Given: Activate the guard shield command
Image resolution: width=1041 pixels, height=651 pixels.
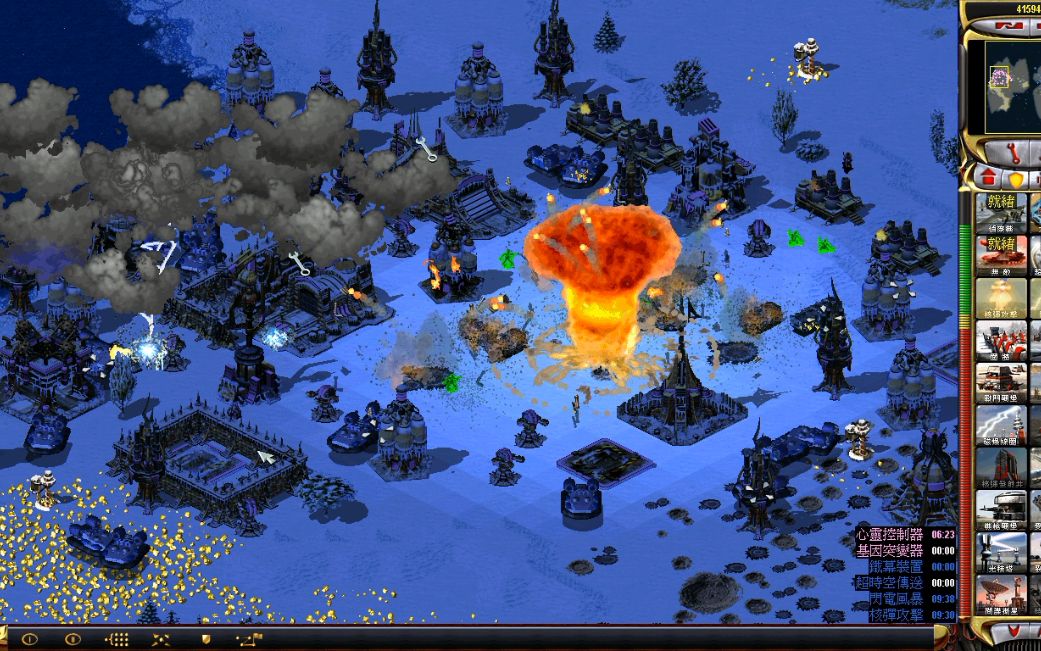Looking at the screenshot, I should pos(205,638).
